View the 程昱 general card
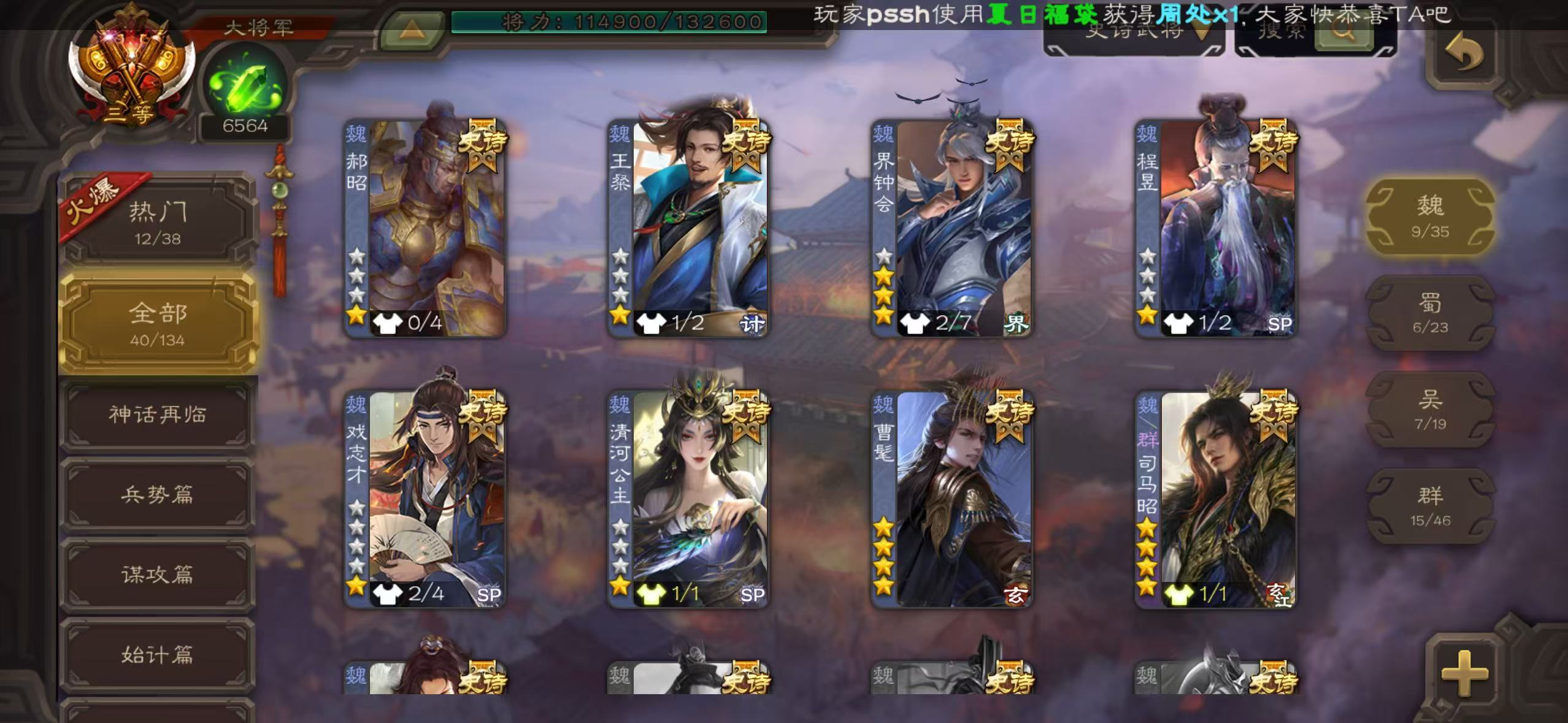 coord(1216,228)
